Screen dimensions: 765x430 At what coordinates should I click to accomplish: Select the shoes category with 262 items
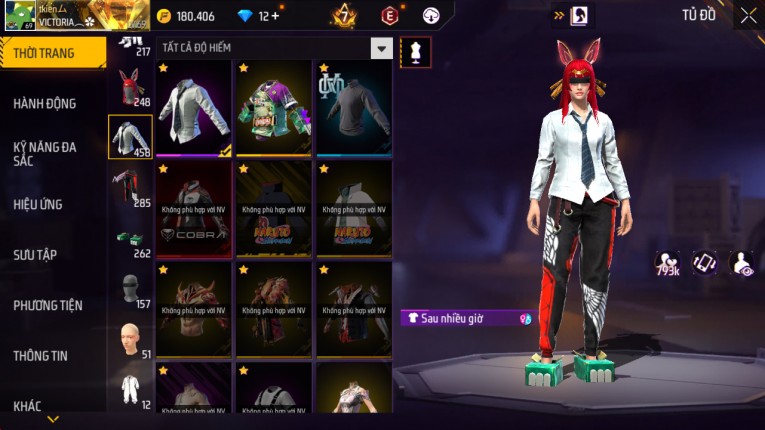(x=129, y=240)
